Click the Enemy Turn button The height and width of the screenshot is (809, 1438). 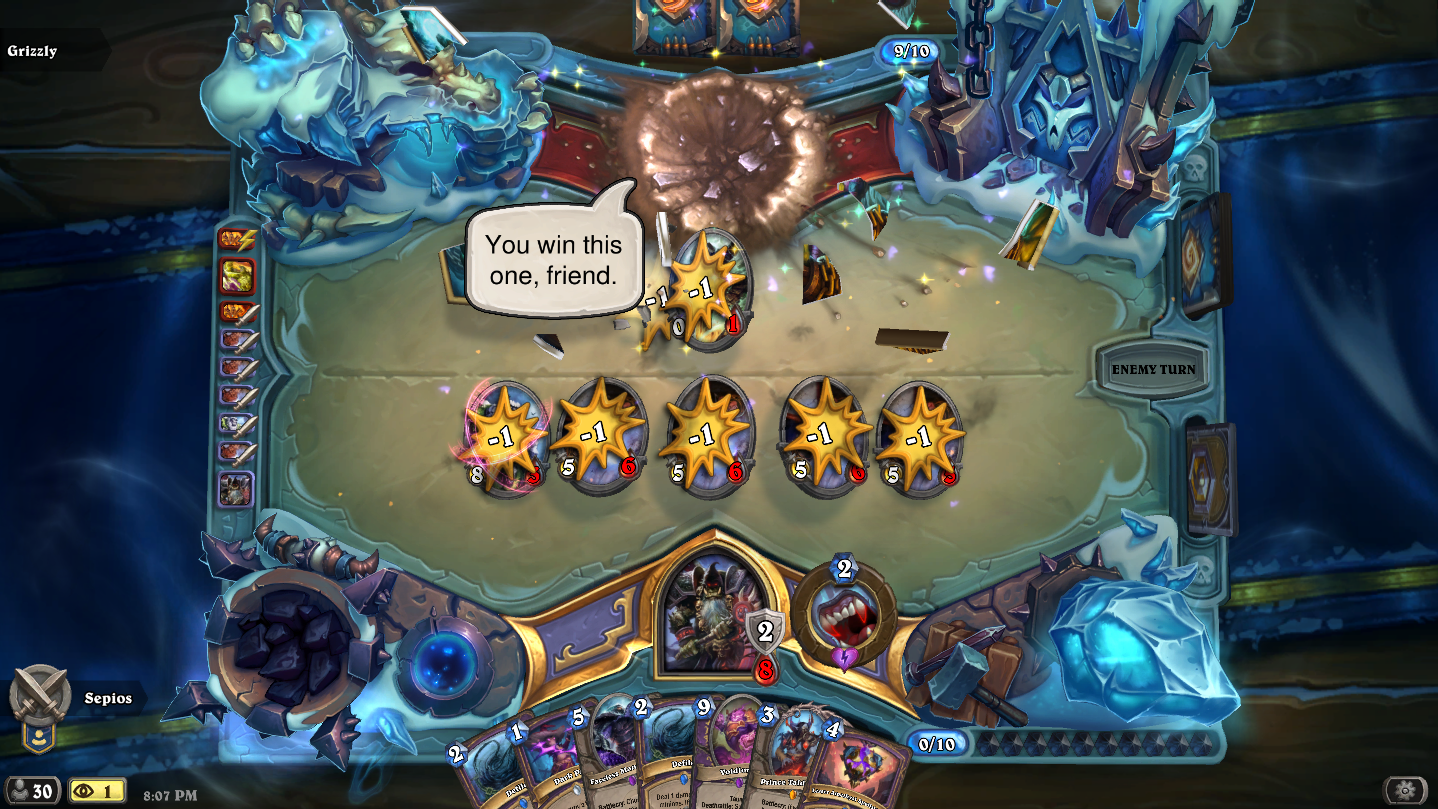[x=1153, y=370]
